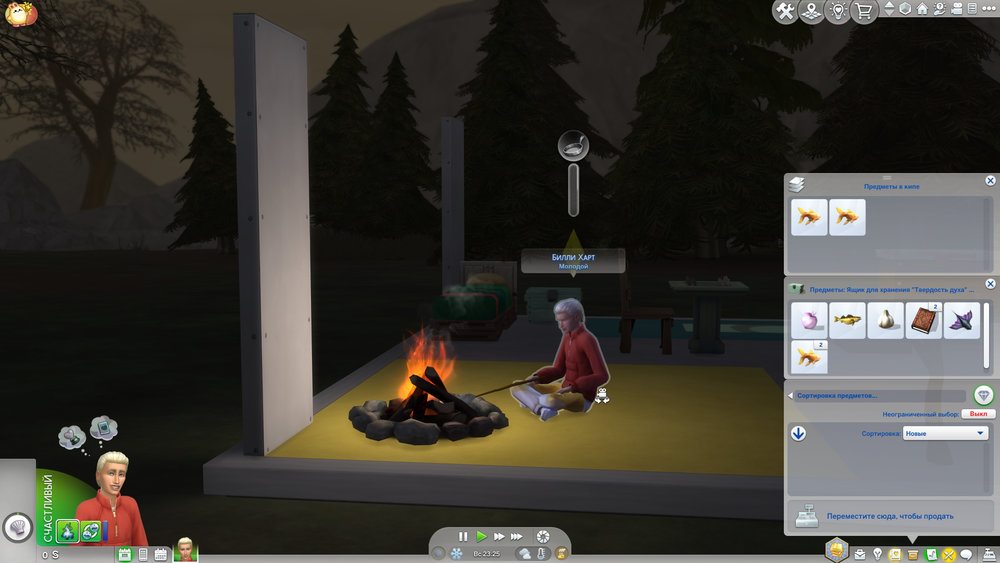The height and width of the screenshot is (563, 1000).
Task: Select the book item in storage
Action: (x=924, y=320)
